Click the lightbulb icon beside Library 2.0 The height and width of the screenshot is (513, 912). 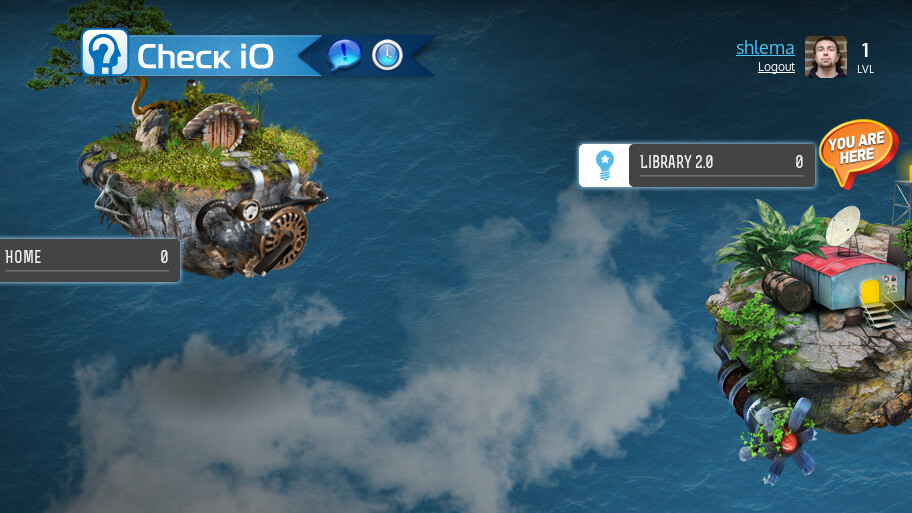coord(604,165)
